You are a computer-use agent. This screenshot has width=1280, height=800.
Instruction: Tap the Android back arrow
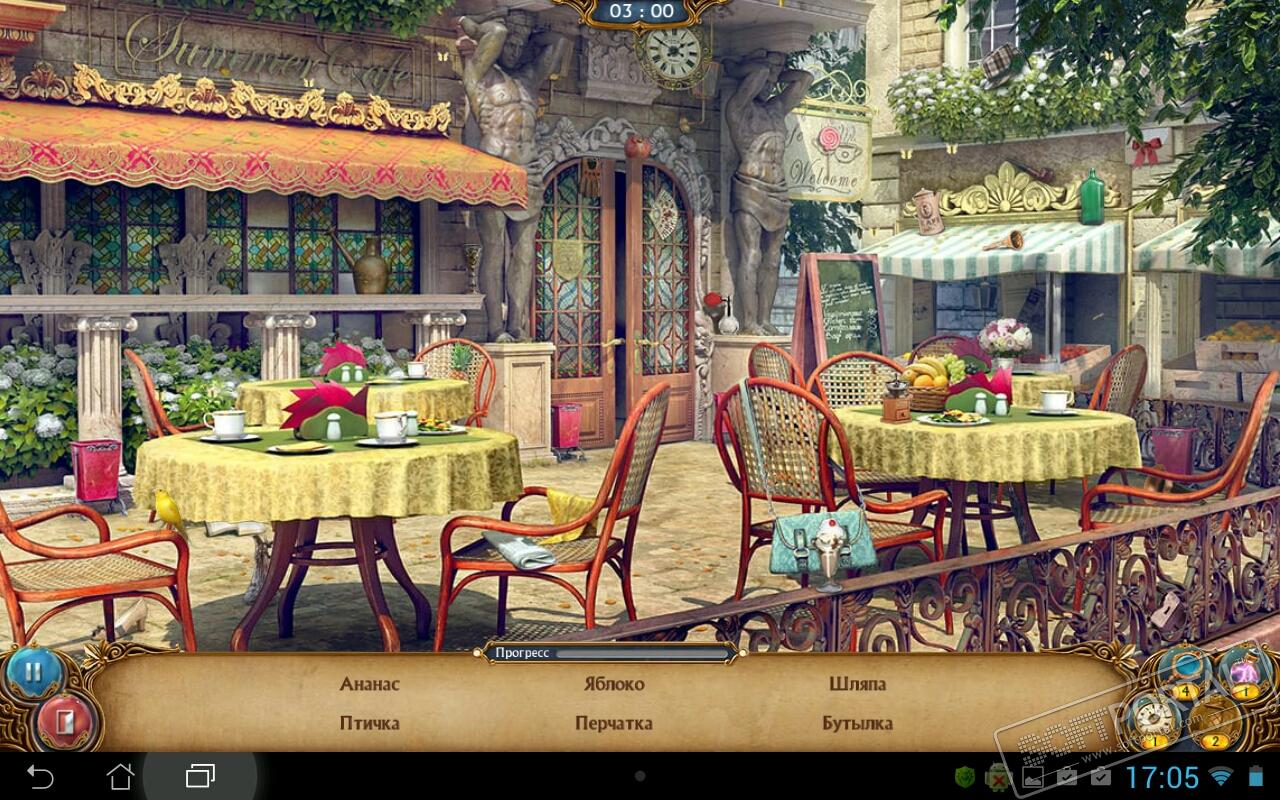40,776
